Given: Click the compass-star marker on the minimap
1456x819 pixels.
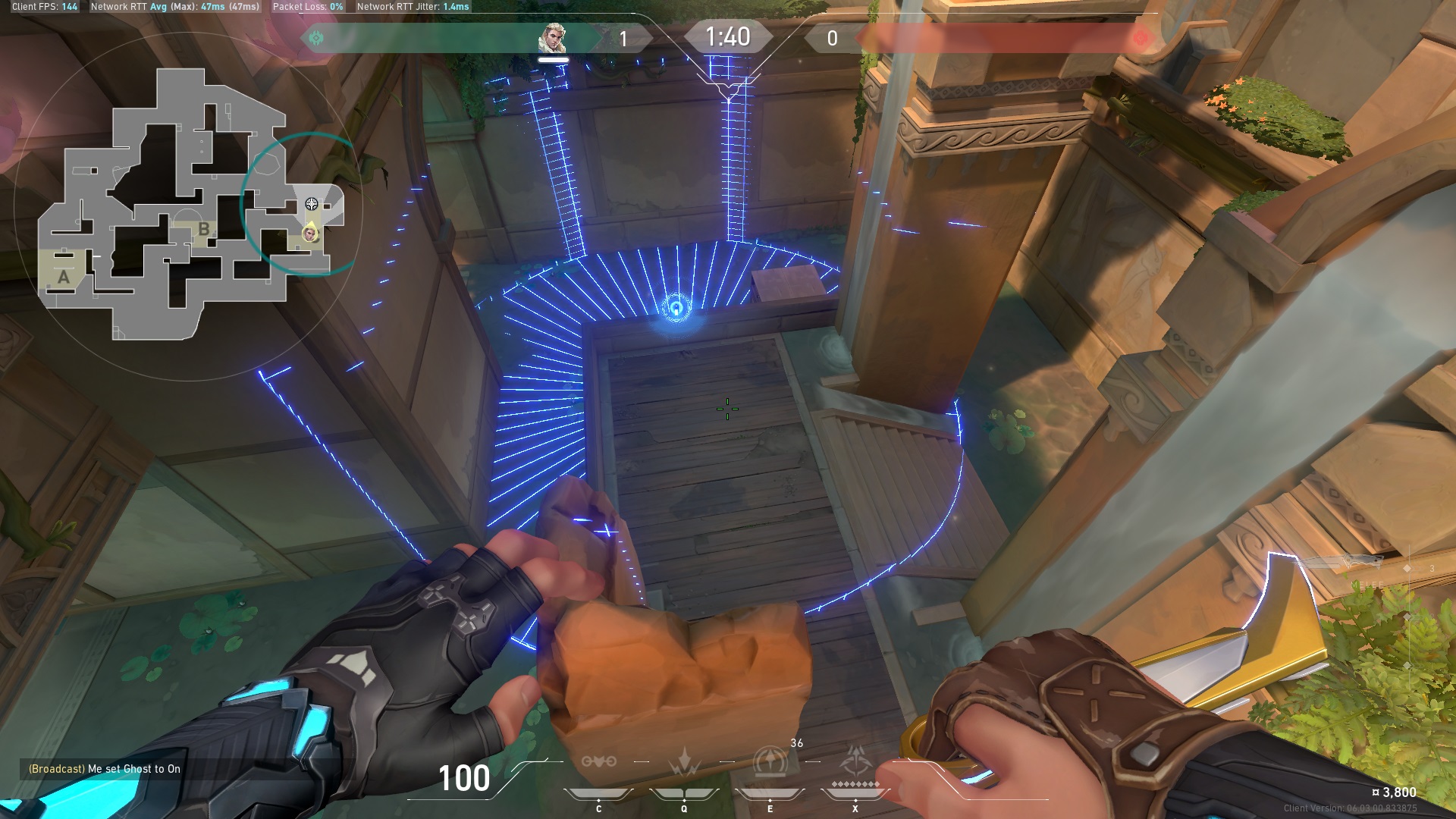Looking at the screenshot, I should 311,203.
